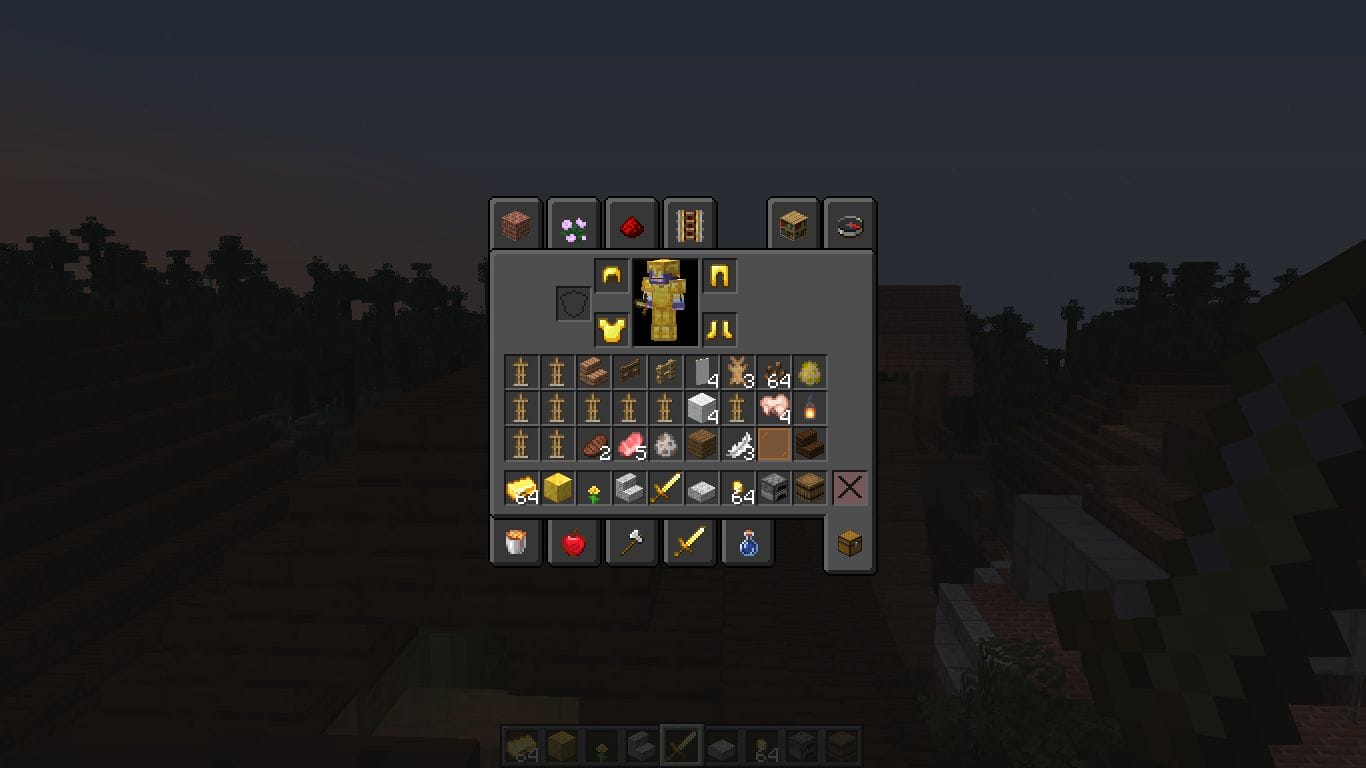Screen dimensions: 1366x768
Task: Select the dandelion flower in the hotbar
Action: tap(595, 488)
